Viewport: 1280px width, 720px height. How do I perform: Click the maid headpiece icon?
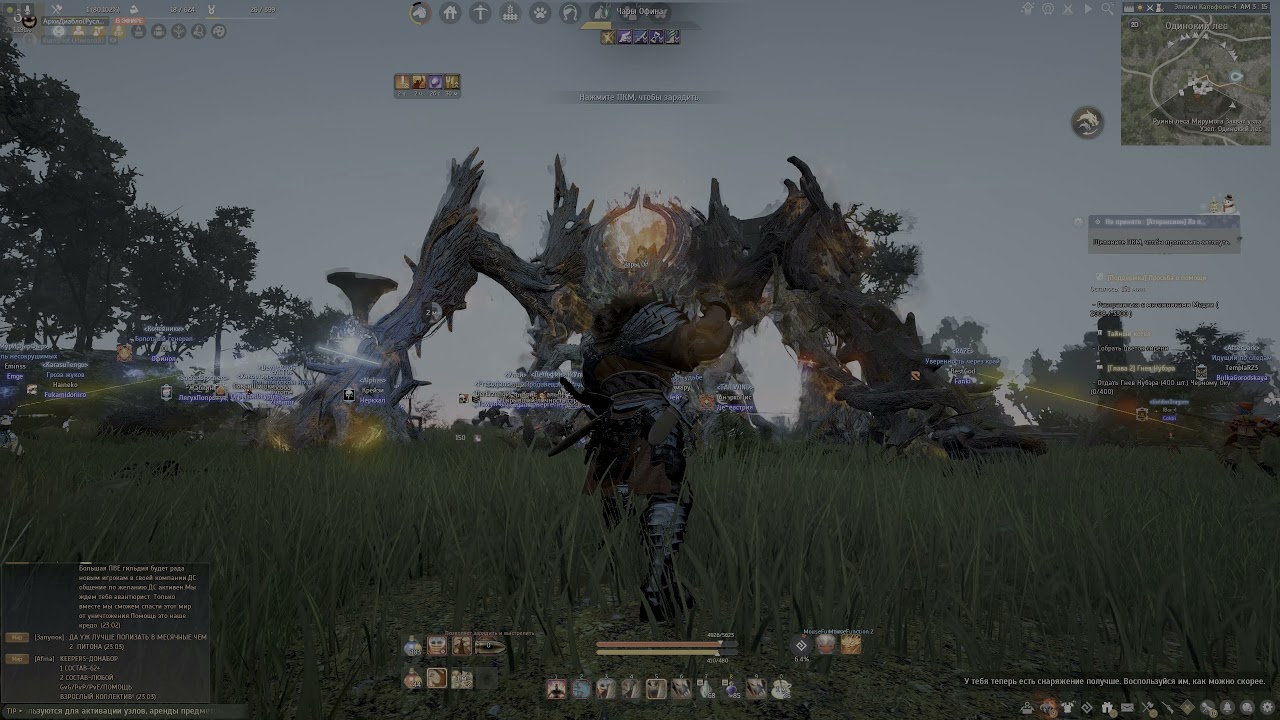tap(570, 13)
